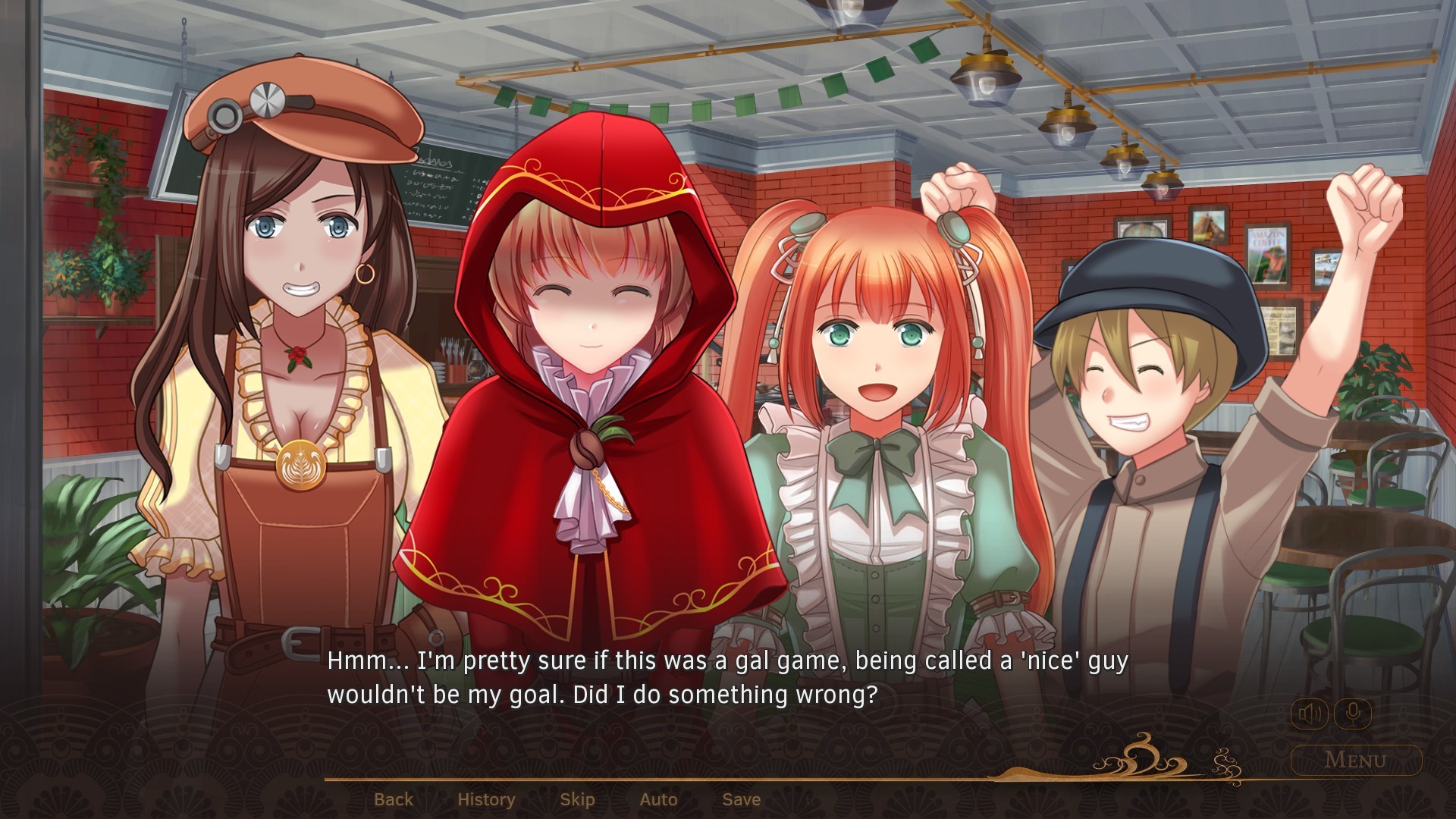This screenshot has width=1456, height=819.
Task: Enable Skip mode
Action: pos(578,799)
